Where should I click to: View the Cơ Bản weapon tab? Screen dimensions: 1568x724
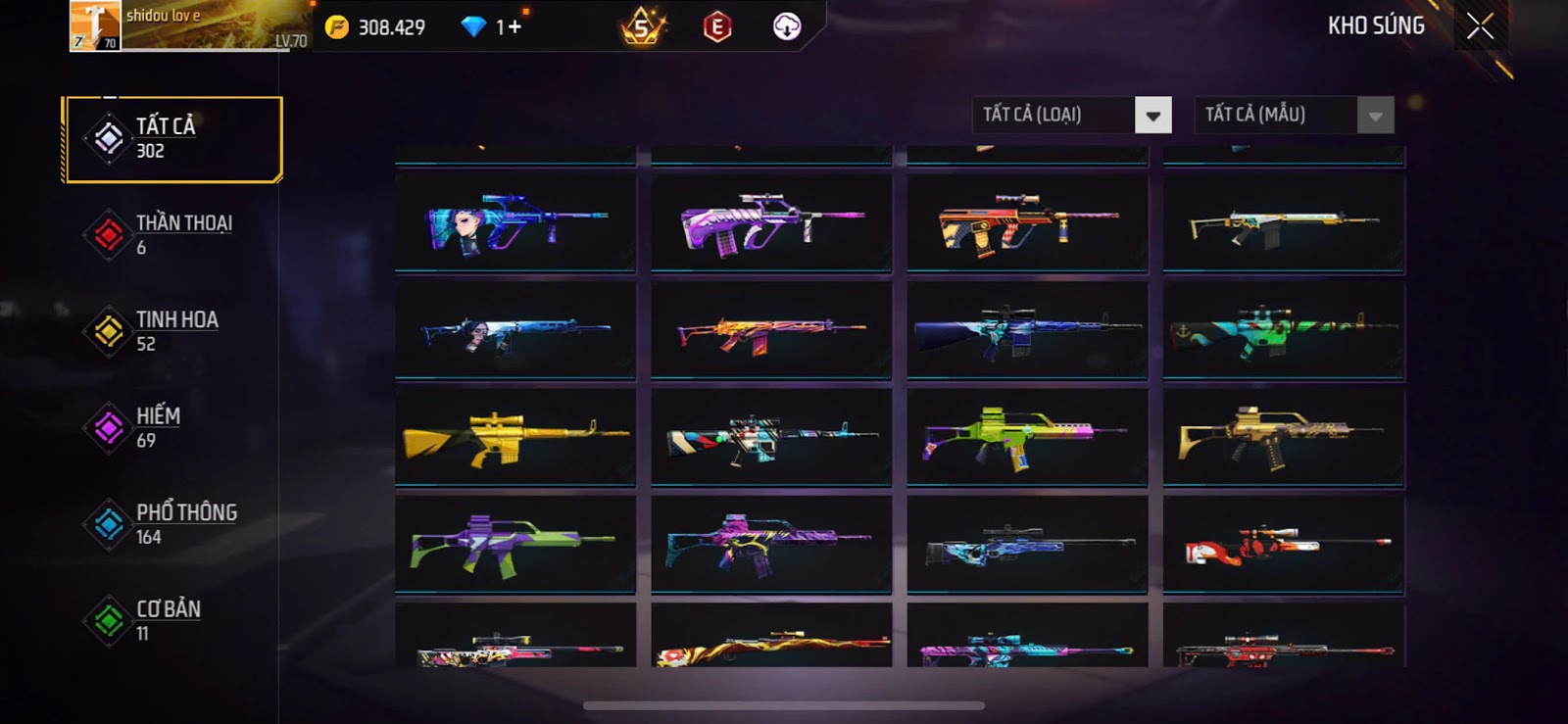pyautogui.click(x=172, y=620)
